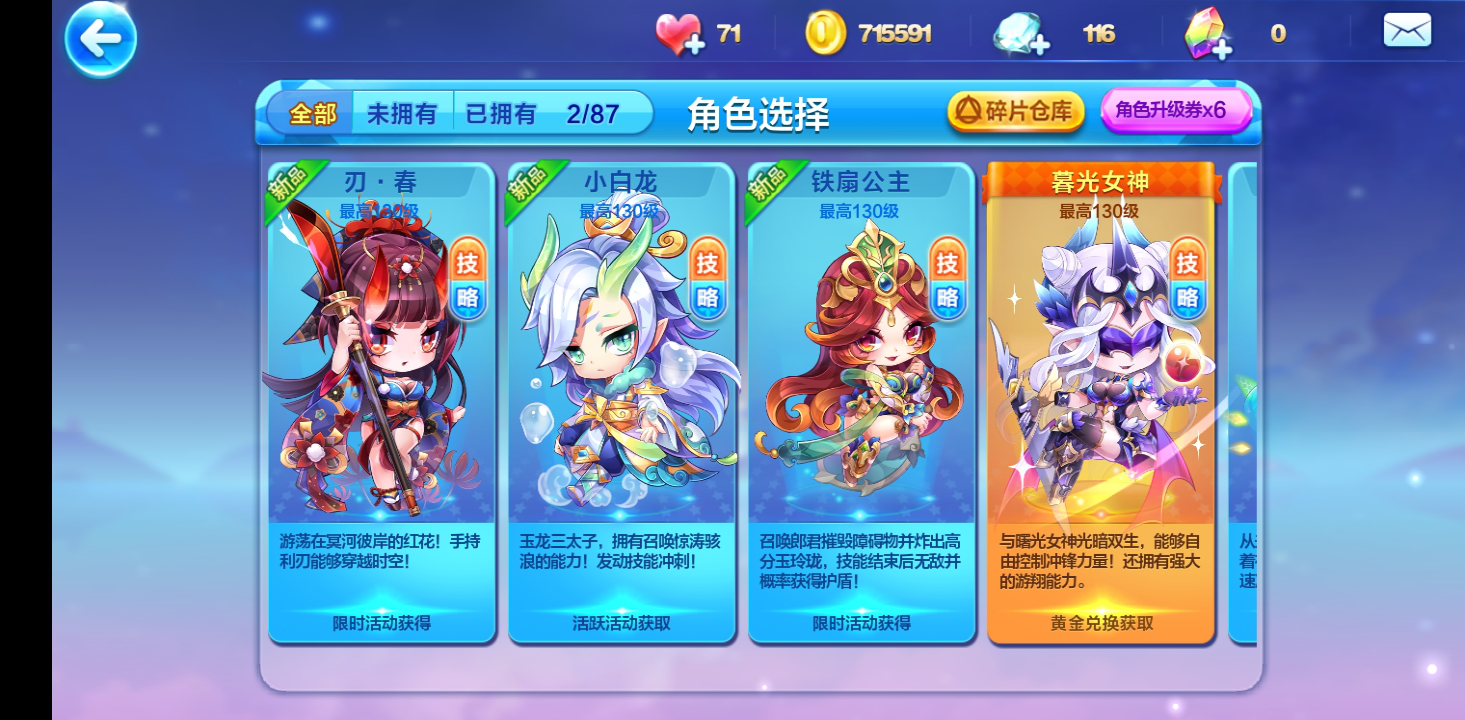This screenshot has width=1465, height=720.
Task: Click the rainbow gem plus icon
Action: coord(1220,48)
